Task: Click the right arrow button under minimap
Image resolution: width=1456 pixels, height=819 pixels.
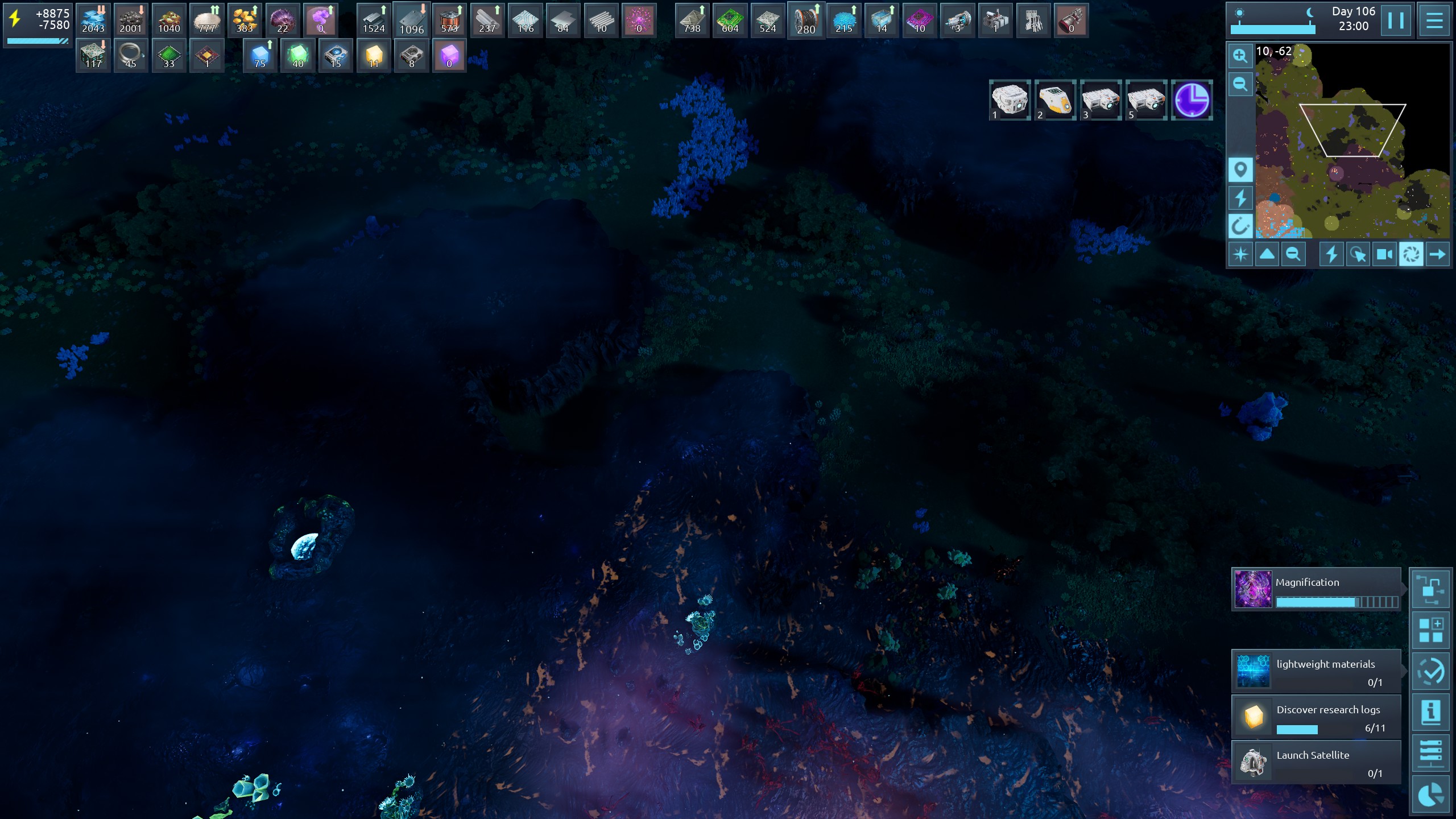Action: pyautogui.click(x=1437, y=254)
